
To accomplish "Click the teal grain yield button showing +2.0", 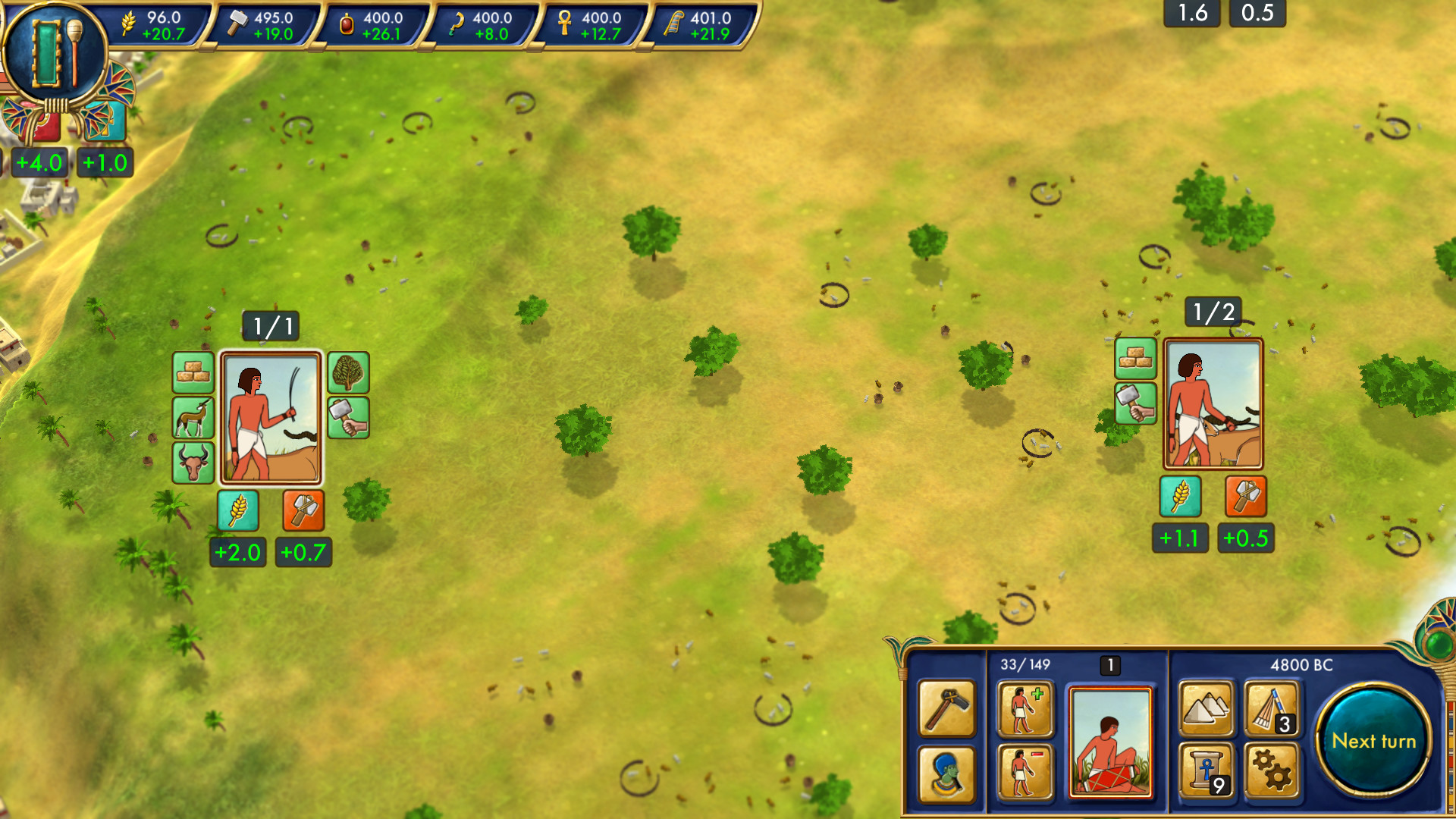I will tap(237, 511).
